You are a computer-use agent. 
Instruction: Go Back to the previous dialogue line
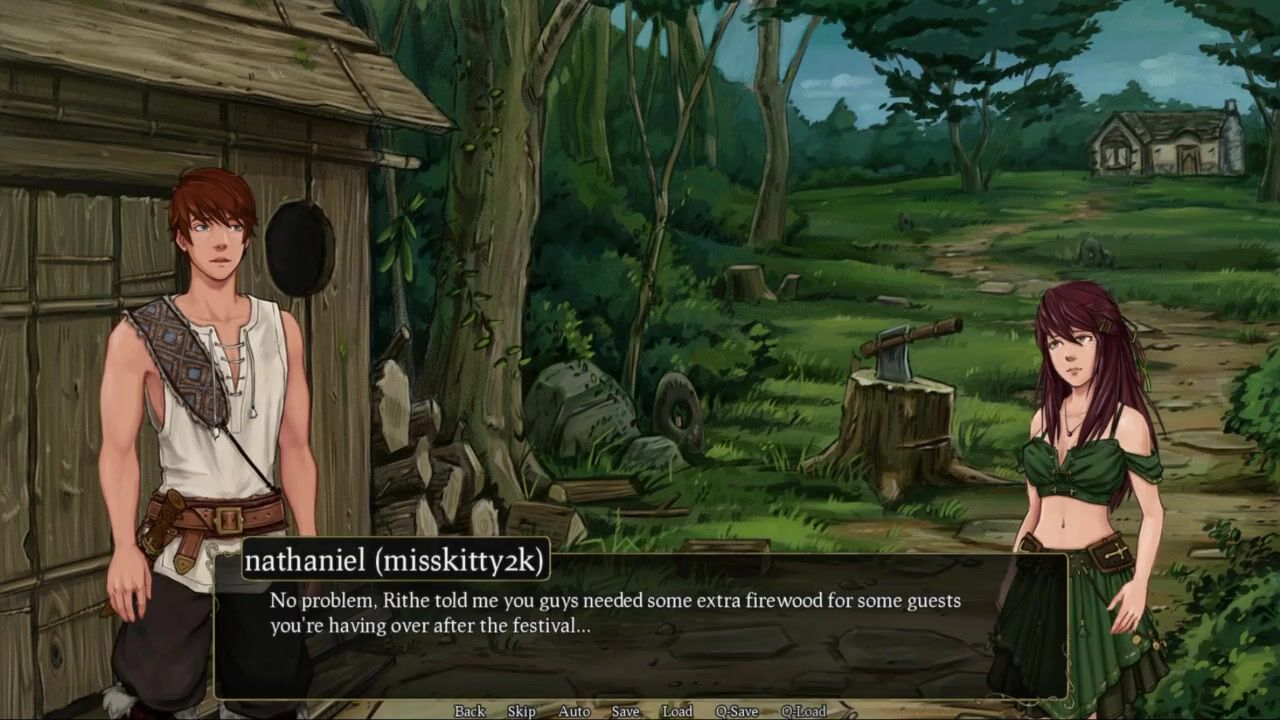[469, 711]
